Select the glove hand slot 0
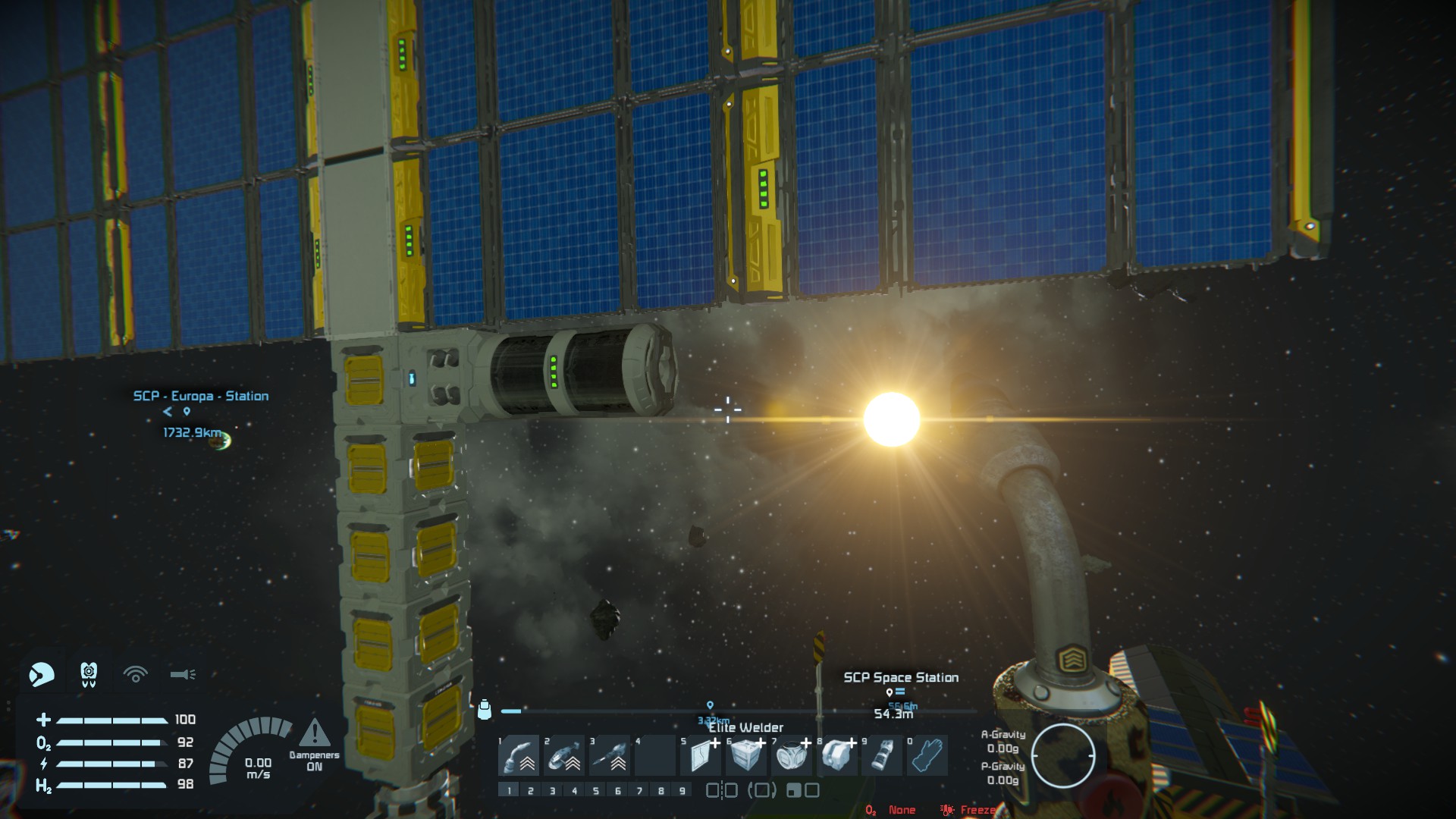The width and height of the screenshot is (1456, 819). click(927, 755)
